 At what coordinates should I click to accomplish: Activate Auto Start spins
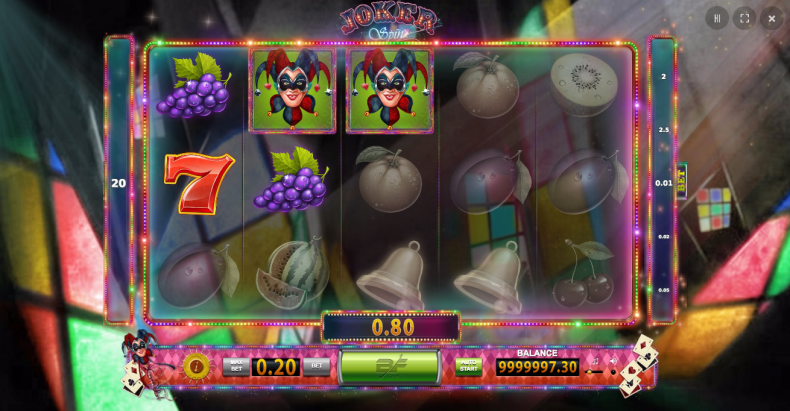coord(468,366)
